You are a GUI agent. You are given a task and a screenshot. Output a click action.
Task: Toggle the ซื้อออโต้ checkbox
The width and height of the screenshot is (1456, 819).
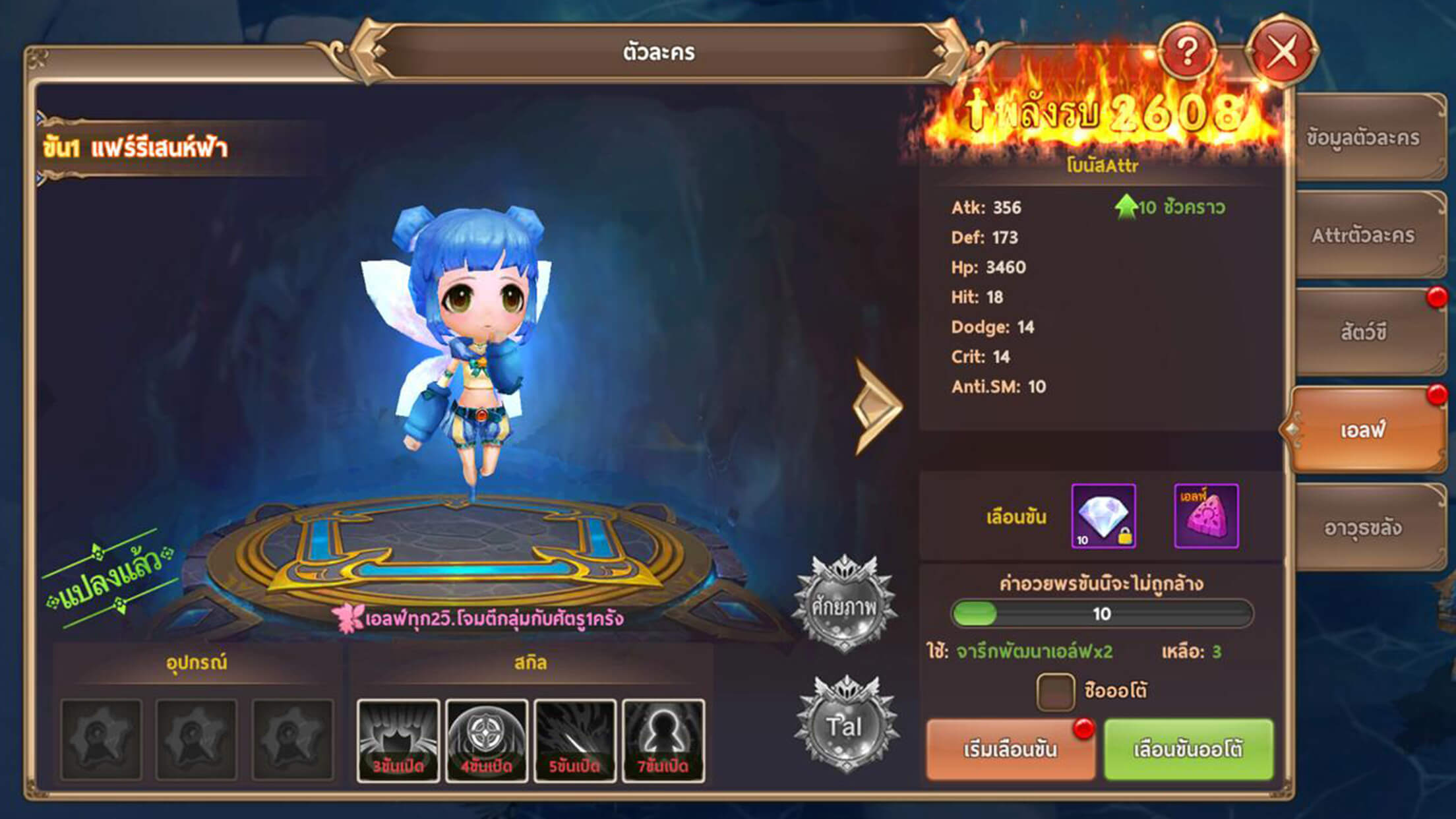pos(1055,691)
